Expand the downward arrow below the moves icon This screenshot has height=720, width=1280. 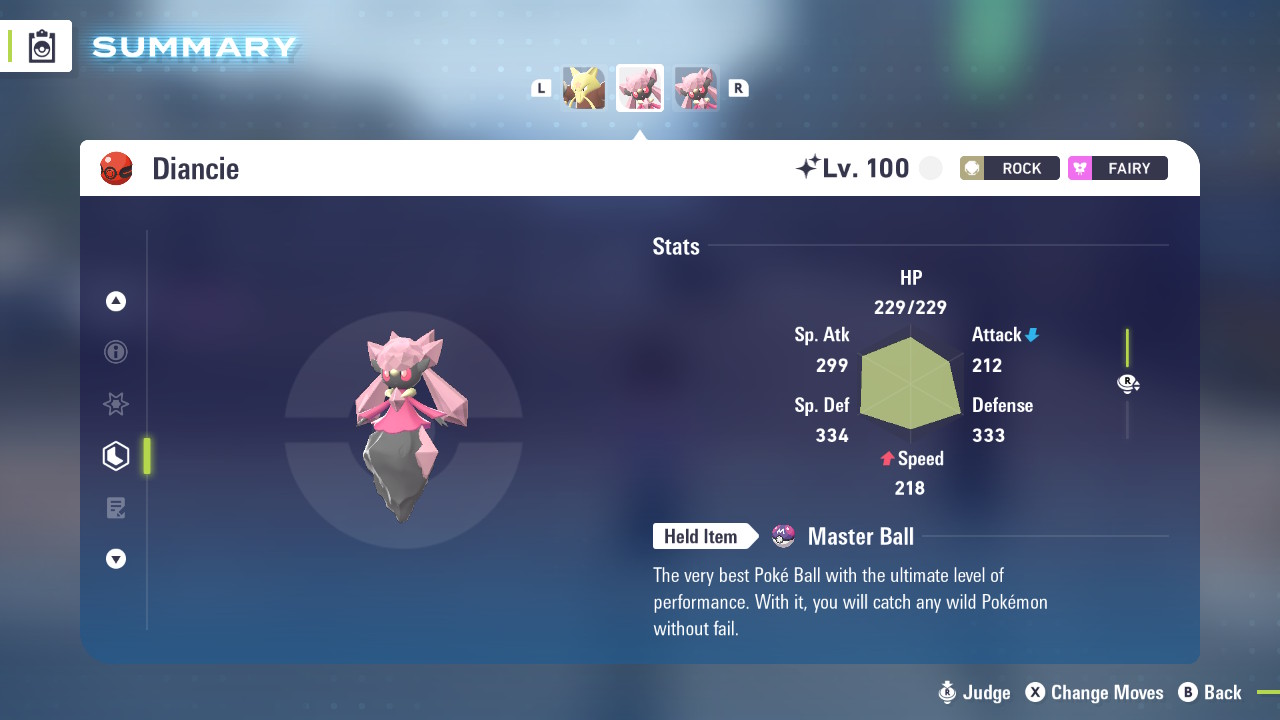click(115, 559)
